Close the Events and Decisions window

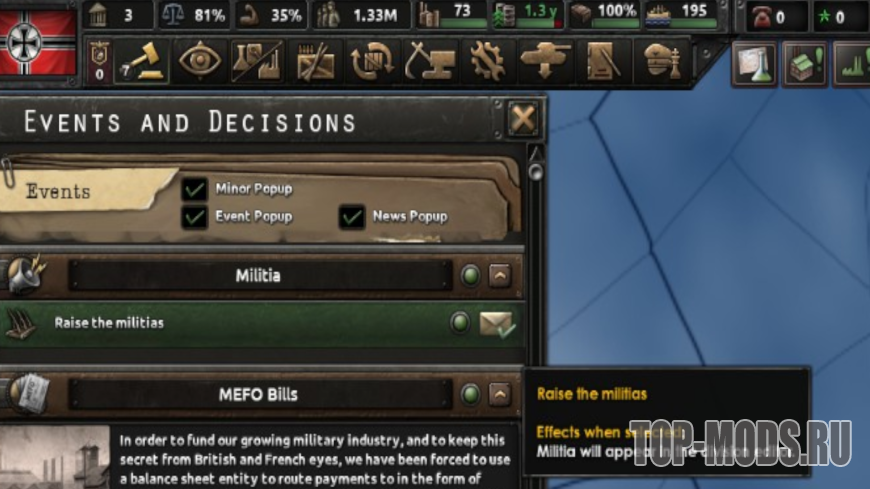coord(522,120)
